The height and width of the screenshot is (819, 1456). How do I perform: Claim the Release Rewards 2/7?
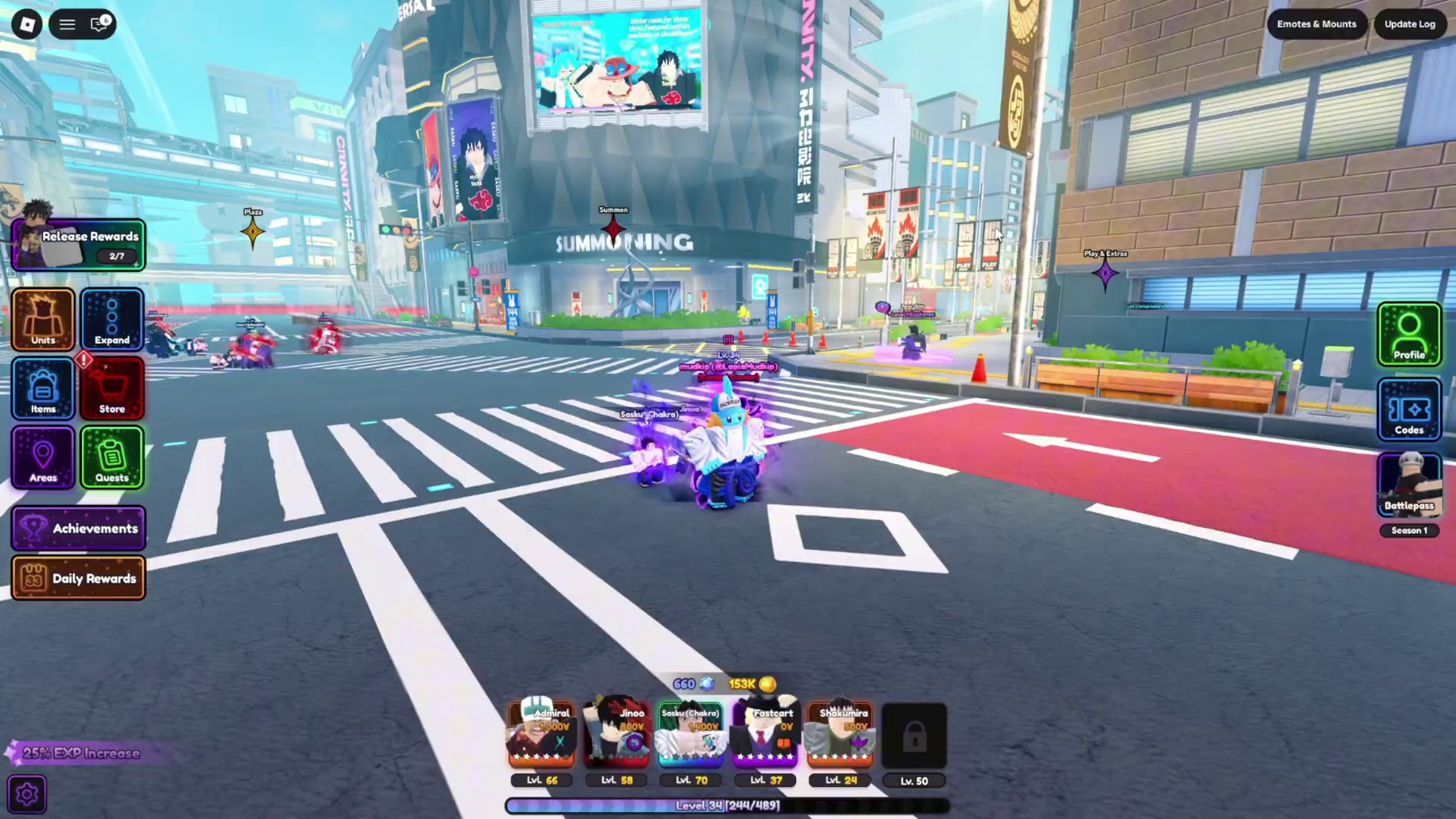79,243
